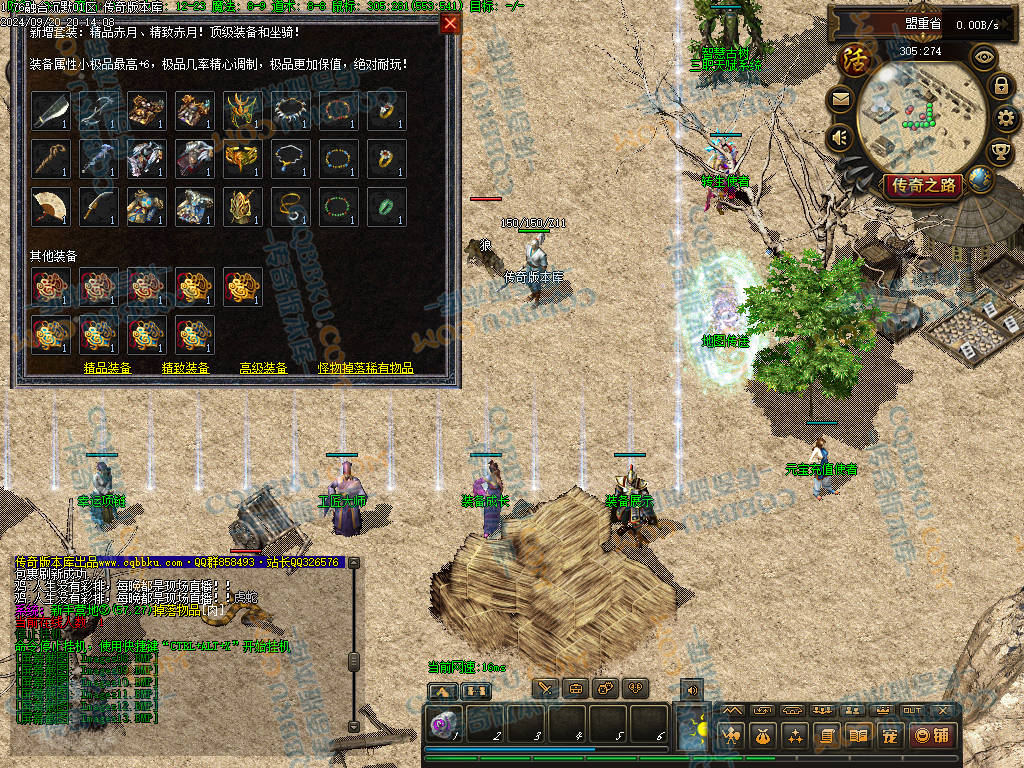
Task: Open the 传奇之路 button
Action: pyautogui.click(x=922, y=185)
